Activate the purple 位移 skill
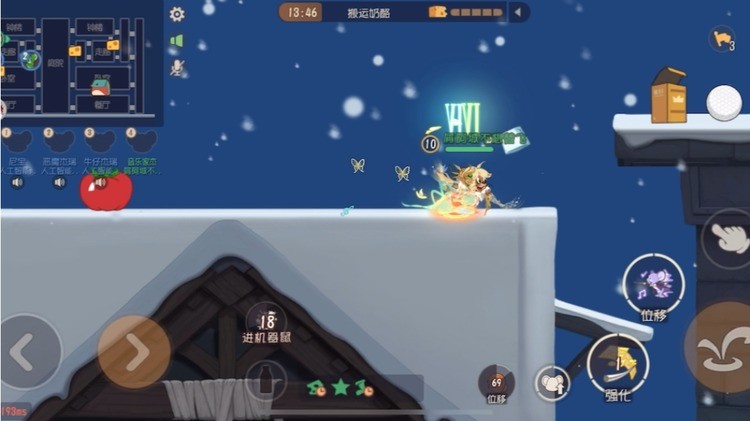The image size is (750, 421). [x=653, y=283]
